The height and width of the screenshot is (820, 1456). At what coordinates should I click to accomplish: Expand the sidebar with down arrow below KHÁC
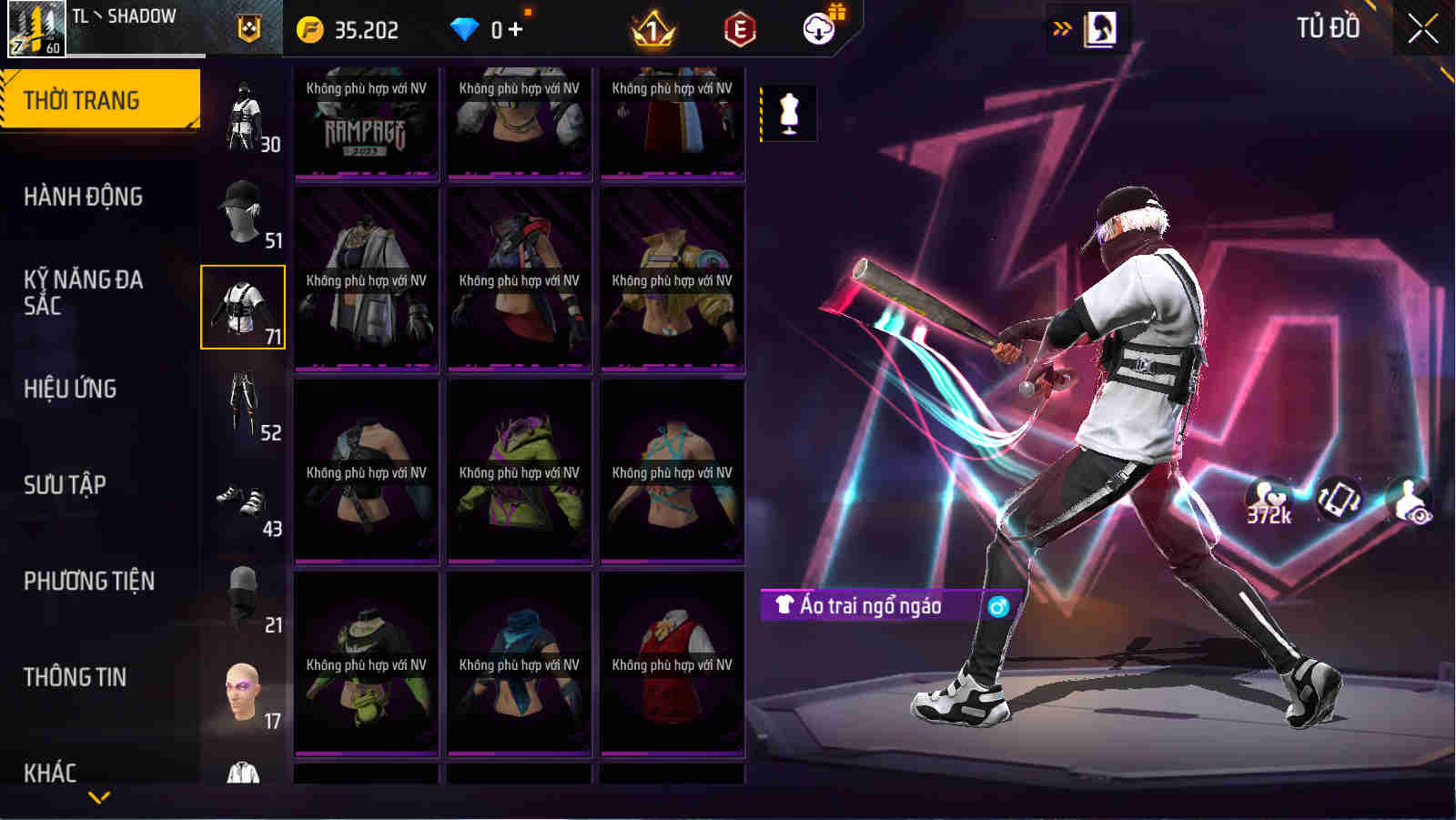pos(100,795)
